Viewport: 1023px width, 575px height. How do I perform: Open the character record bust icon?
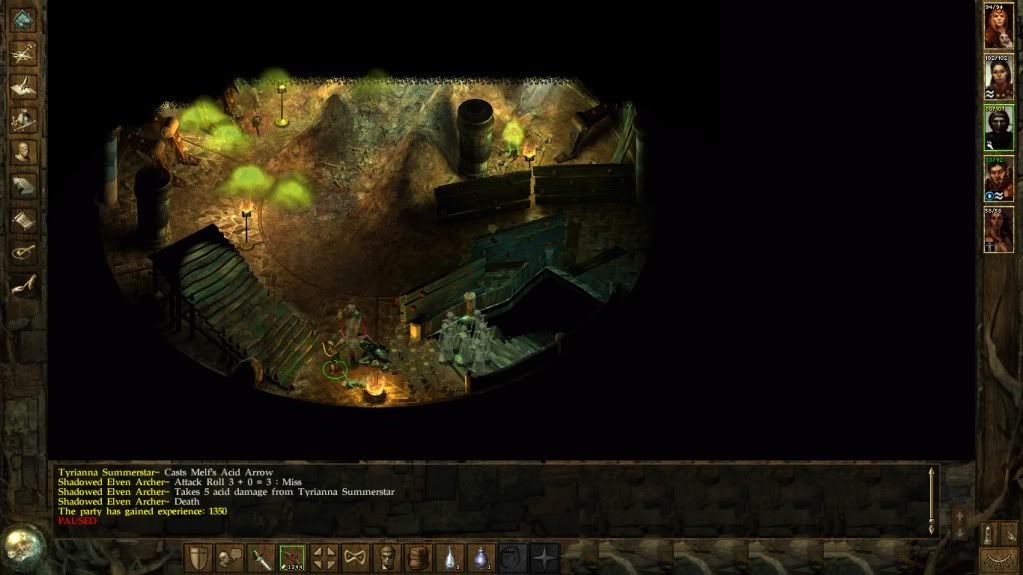point(23,152)
